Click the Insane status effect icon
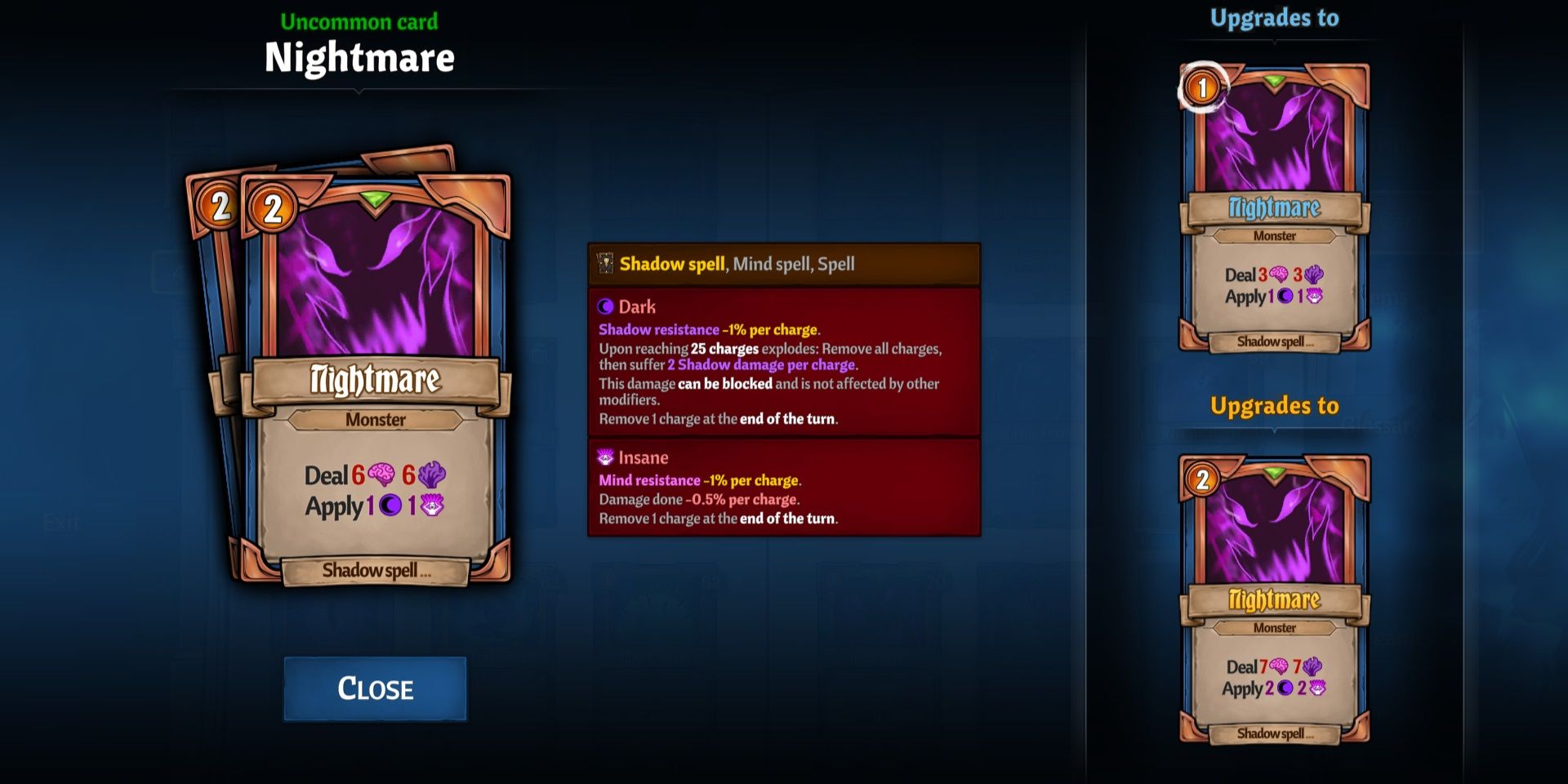 coord(605,458)
